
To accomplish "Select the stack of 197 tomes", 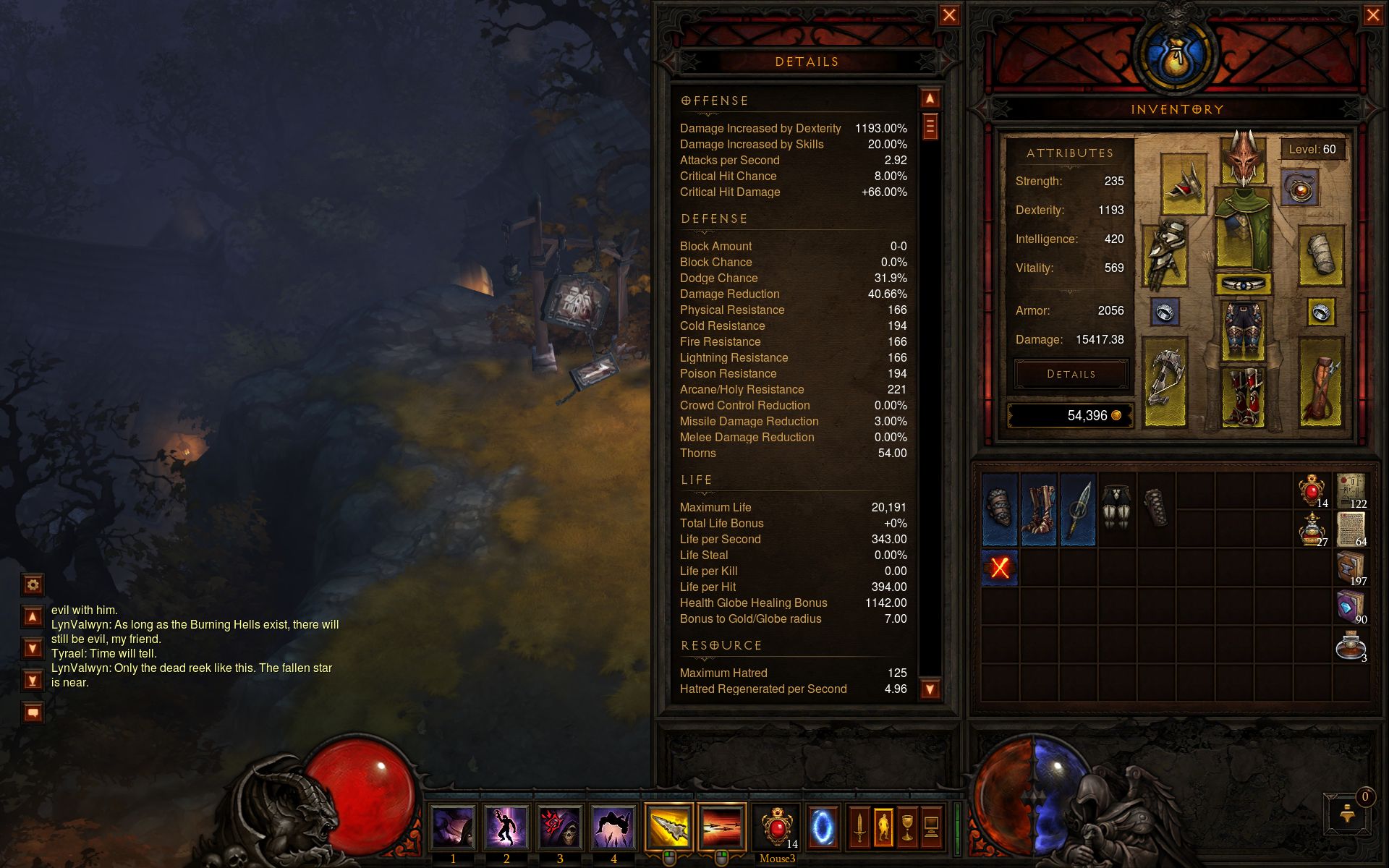I will click(1350, 568).
